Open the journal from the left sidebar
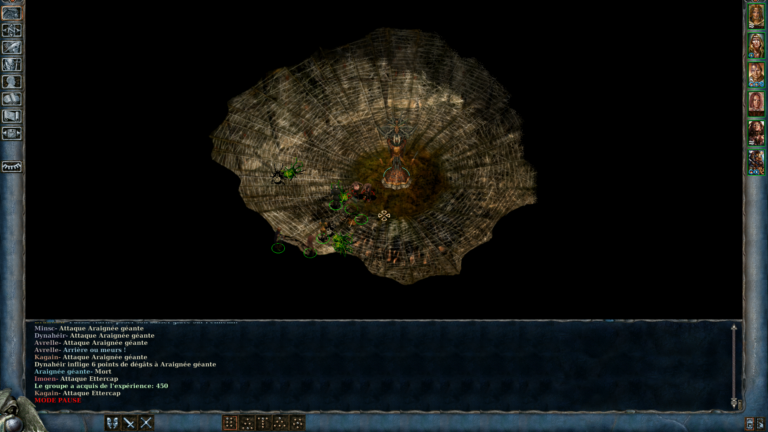This screenshot has height=432, width=768. pyautogui.click(x=12, y=47)
